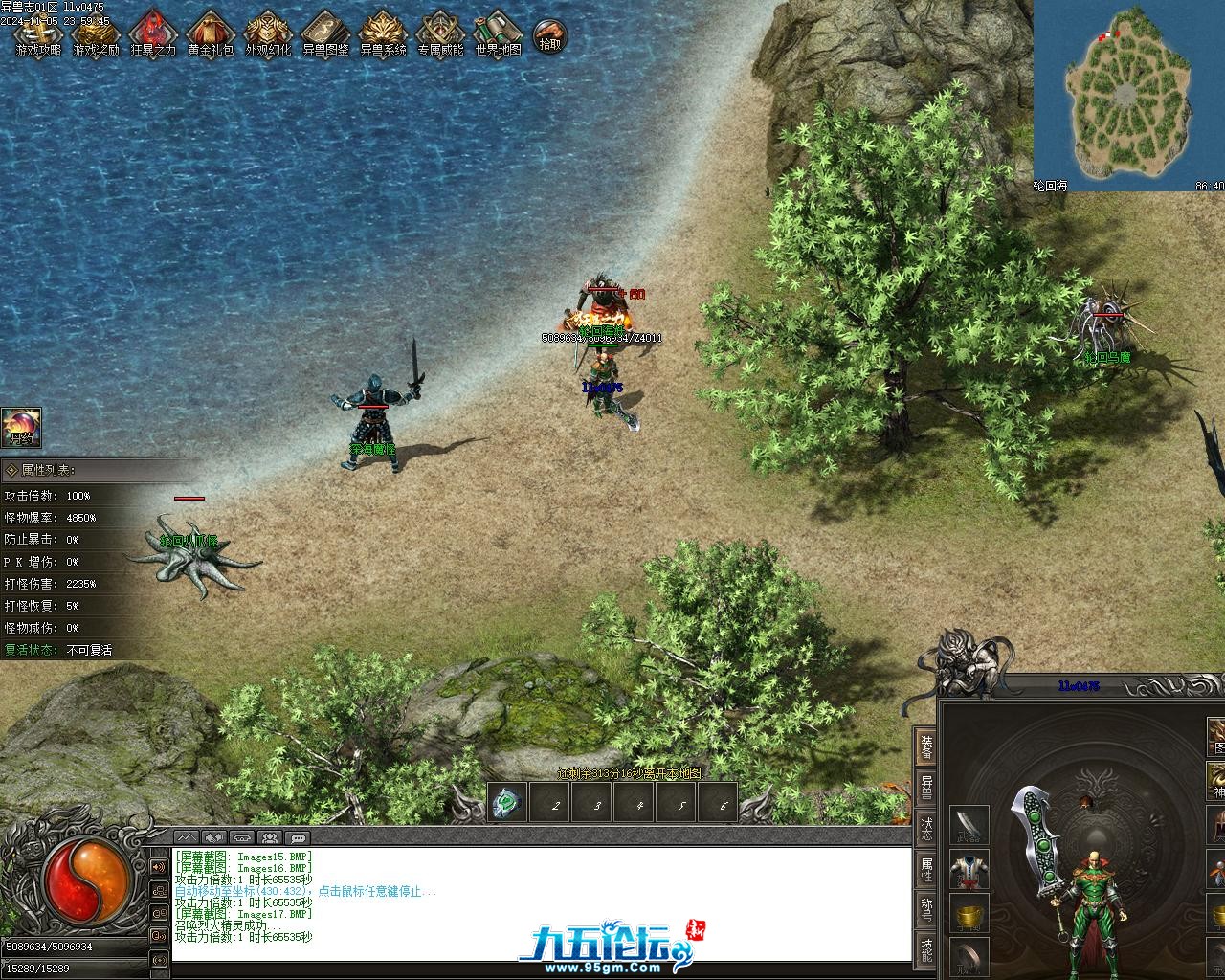Image resolution: width=1225 pixels, height=980 pixels.
Task: Switch to the 技能 skills tab
Action: [x=926, y=950]
